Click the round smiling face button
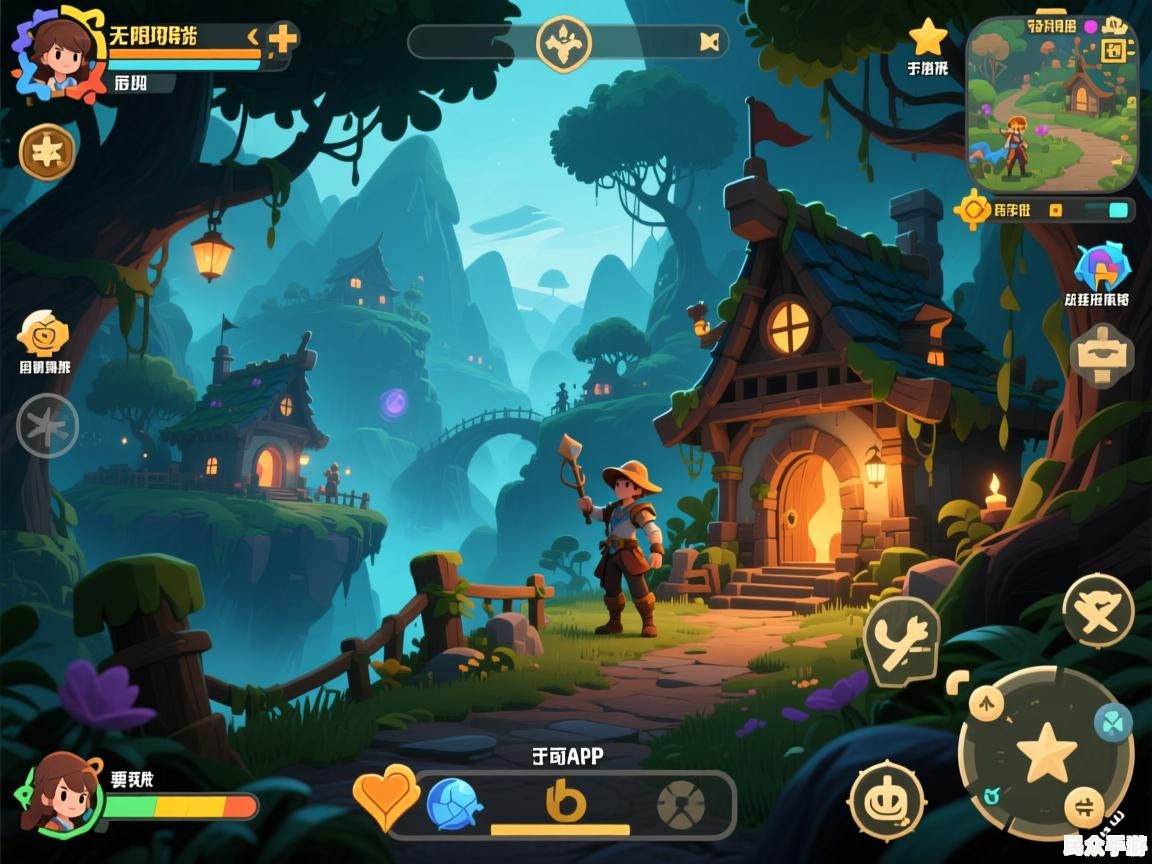This screenshot has height=864, width=1152. pos(886,801)
